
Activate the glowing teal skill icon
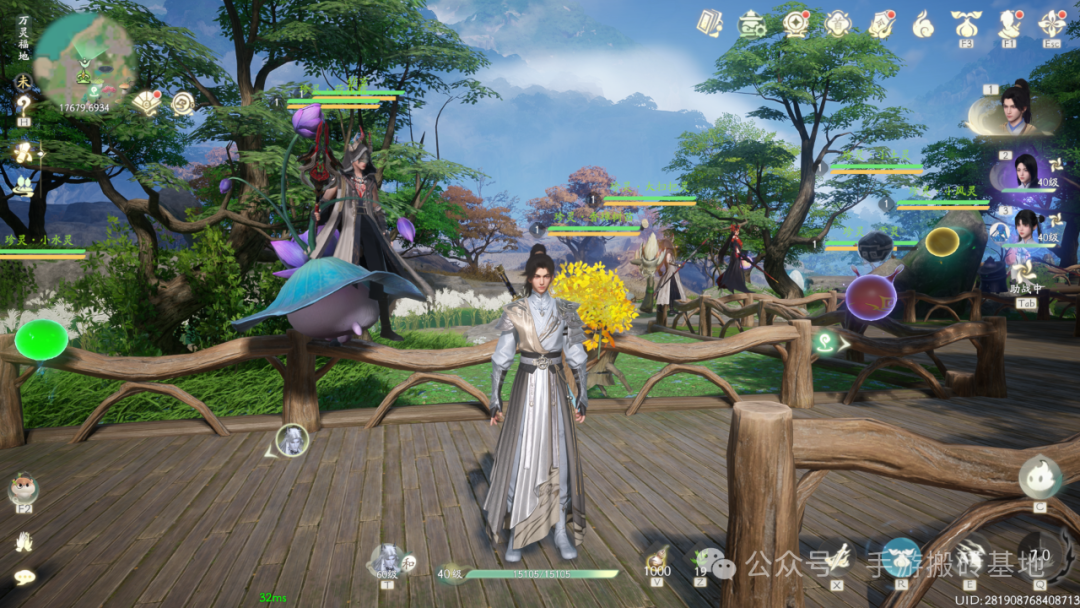tap(901, 556)
